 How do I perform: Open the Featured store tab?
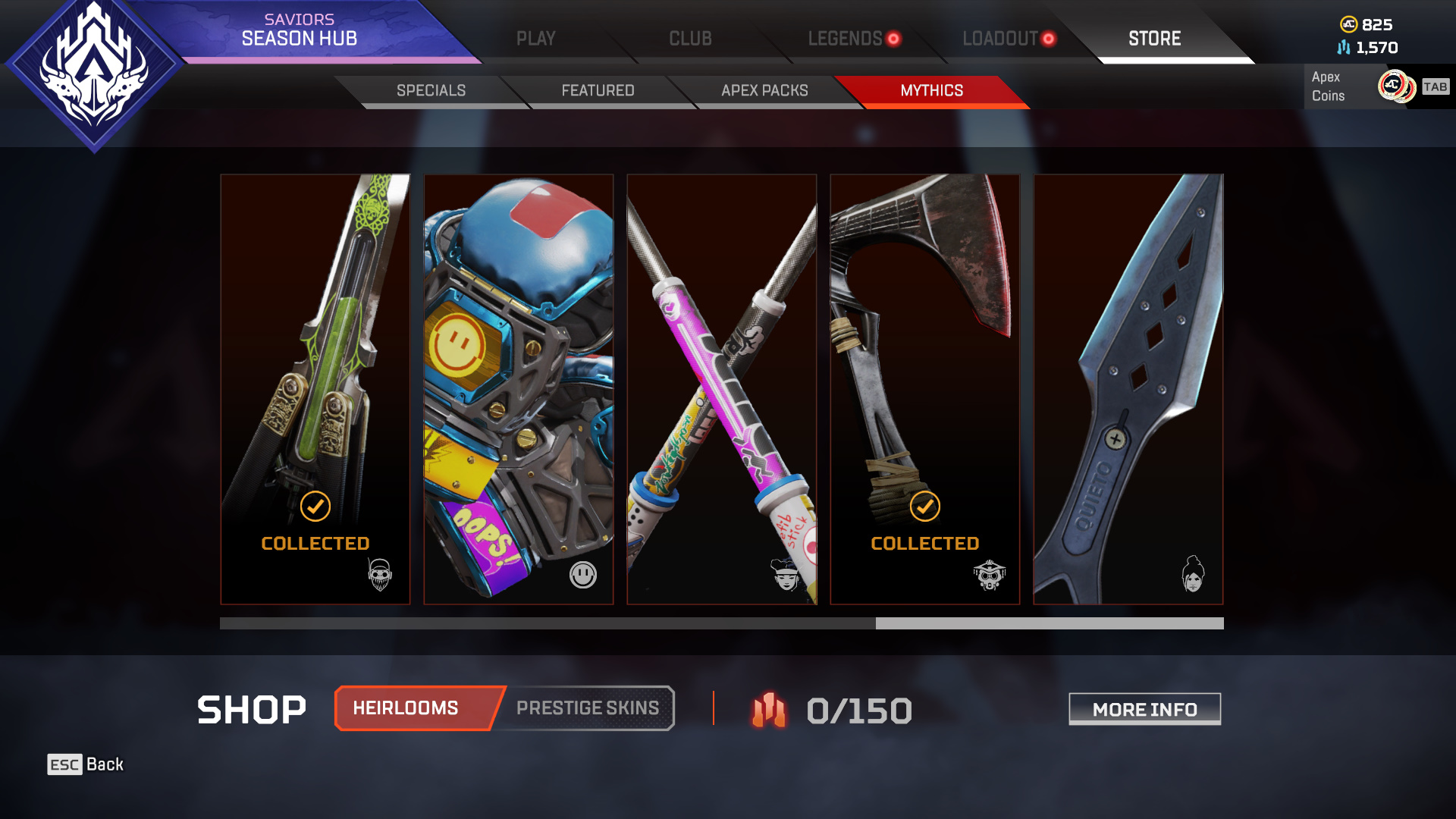pyautogui.click(x=598, y=90)
